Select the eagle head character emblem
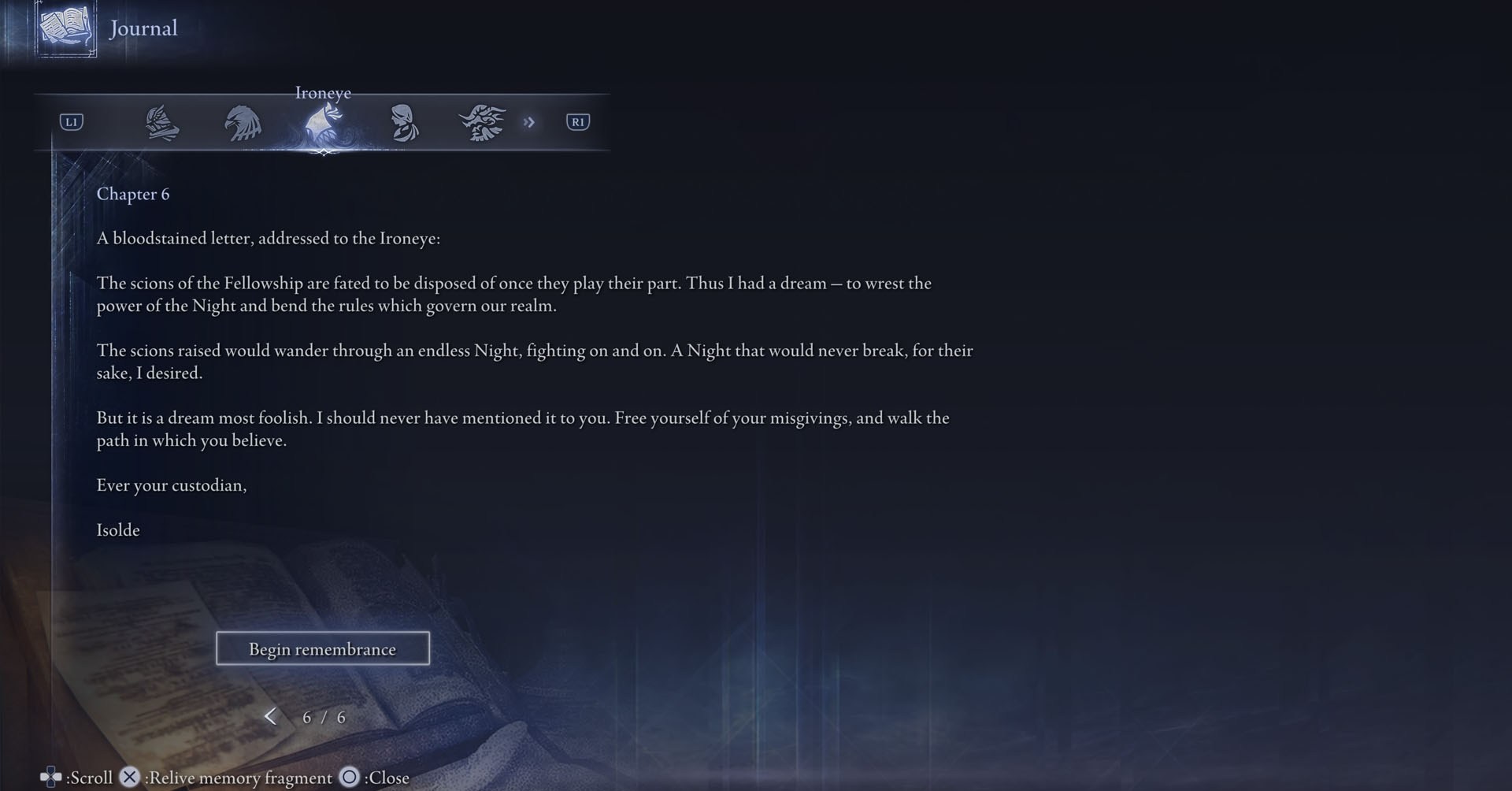Screen dimensions: 1512x791 [243, 122]
